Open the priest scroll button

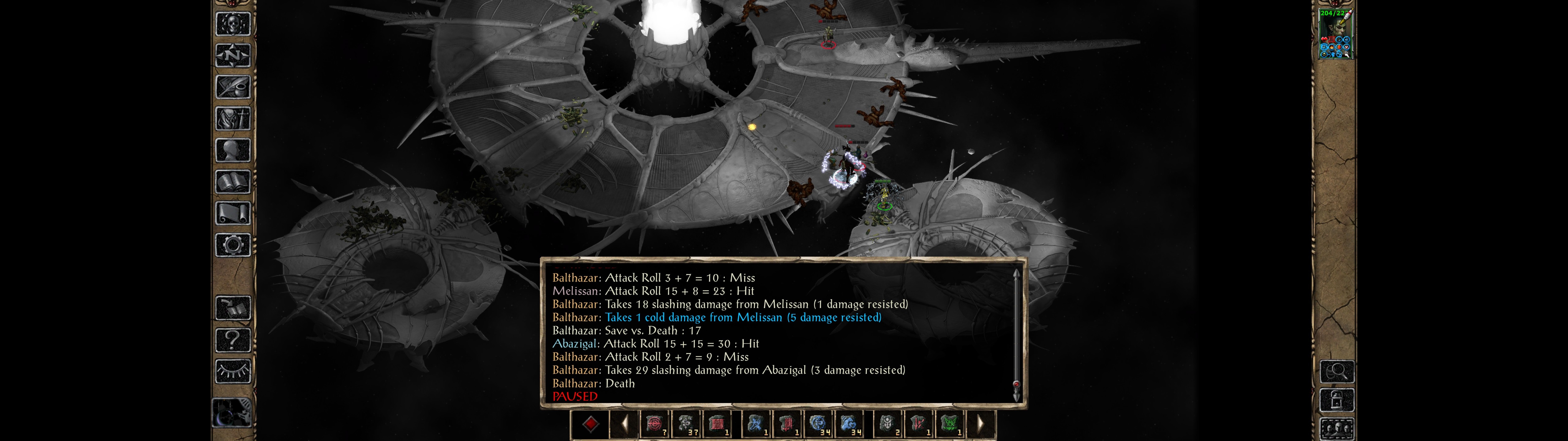click(233, 213)
